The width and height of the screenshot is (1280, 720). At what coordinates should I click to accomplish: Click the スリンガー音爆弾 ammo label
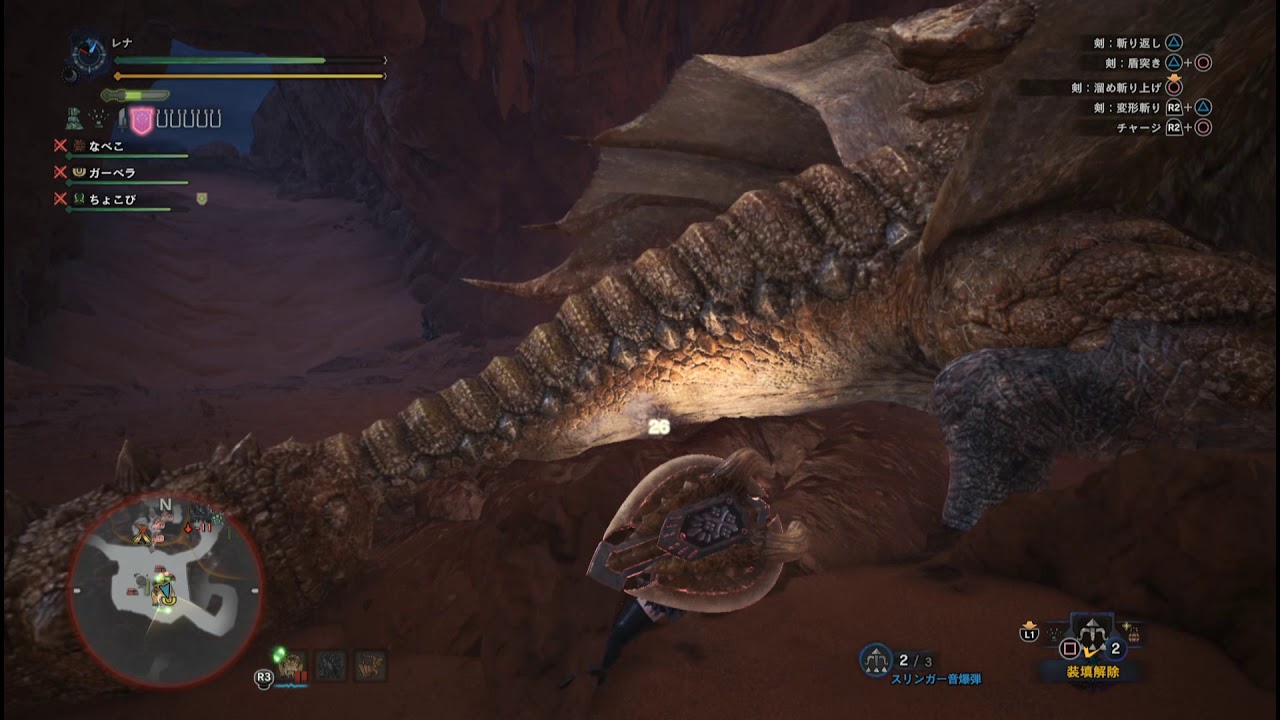point(937,679)
